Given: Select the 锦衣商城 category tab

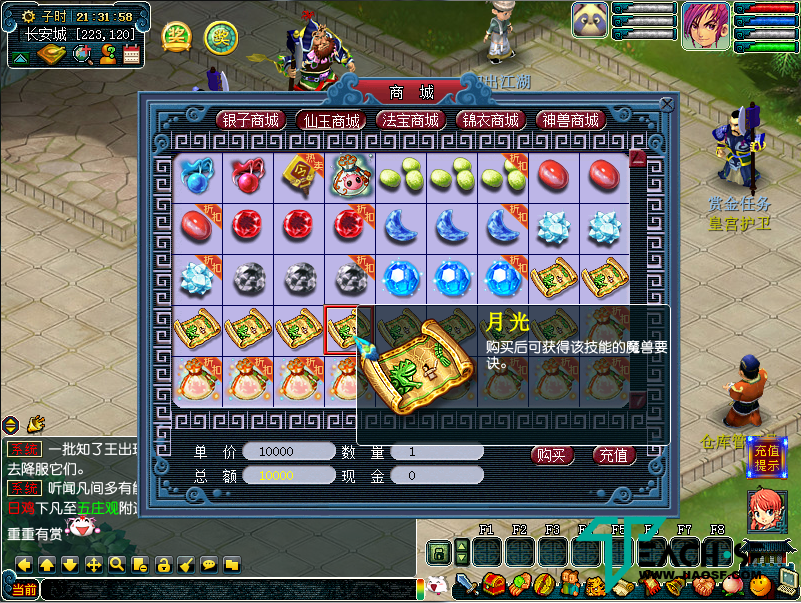Looking at the screenshot, I should coord(490,120).
